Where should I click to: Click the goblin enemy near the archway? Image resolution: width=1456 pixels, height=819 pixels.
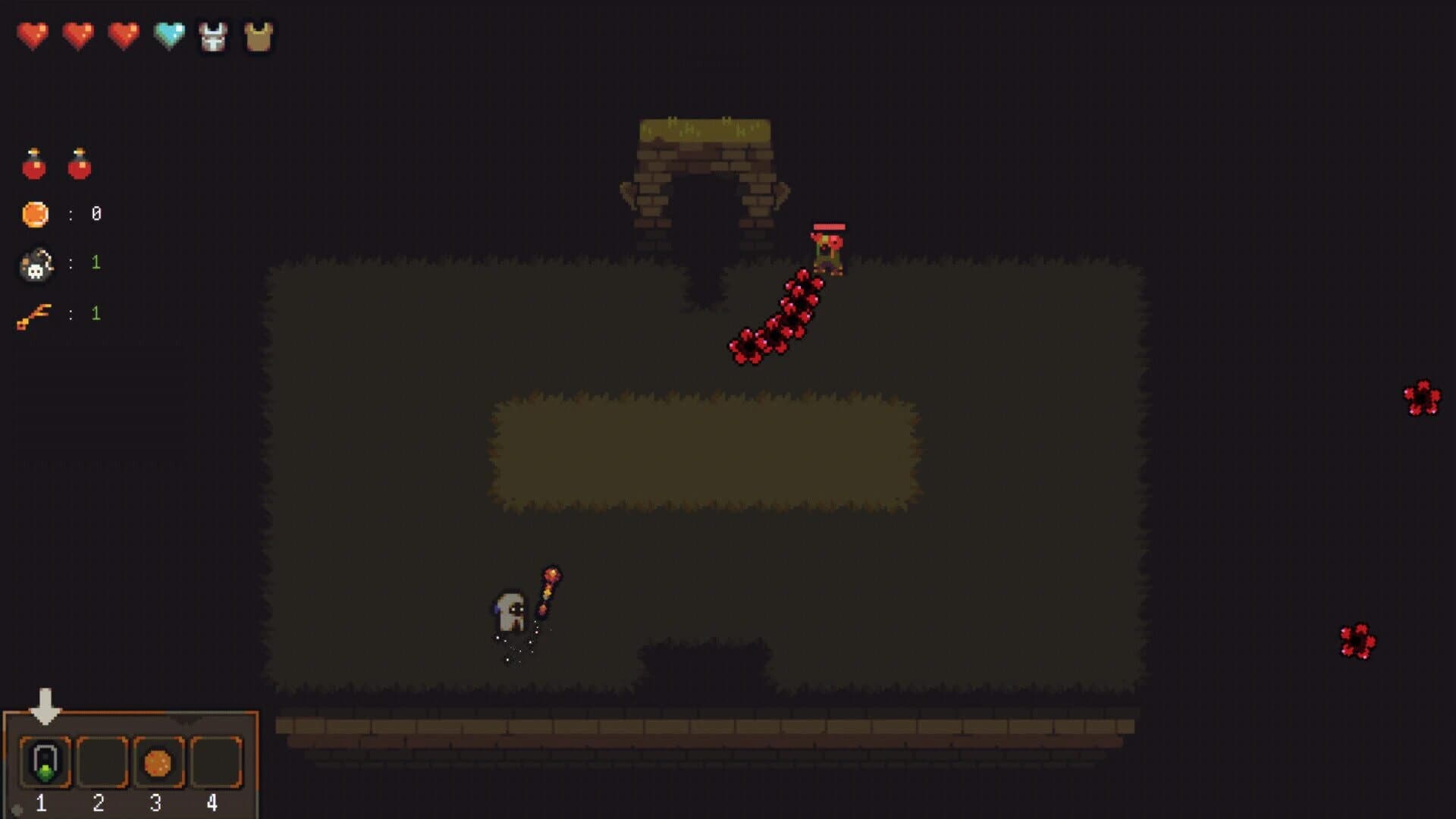829,250
